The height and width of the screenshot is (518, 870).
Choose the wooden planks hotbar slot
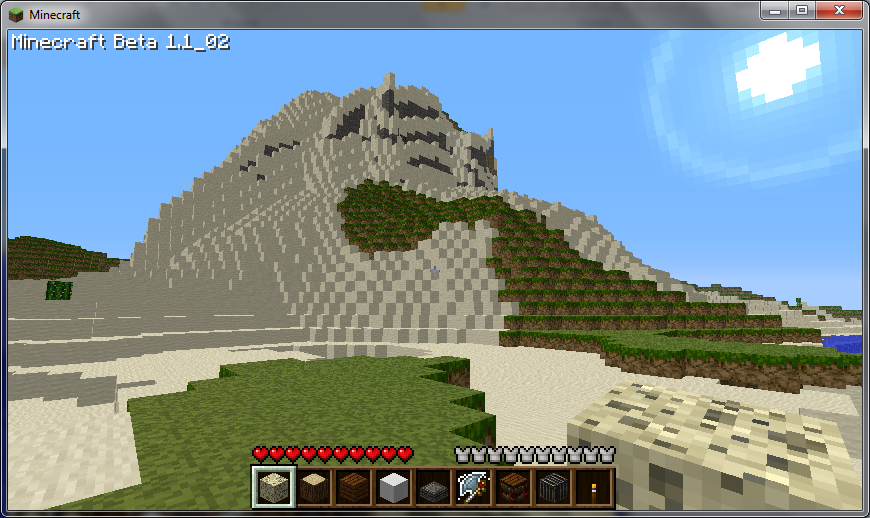point(352,487)
